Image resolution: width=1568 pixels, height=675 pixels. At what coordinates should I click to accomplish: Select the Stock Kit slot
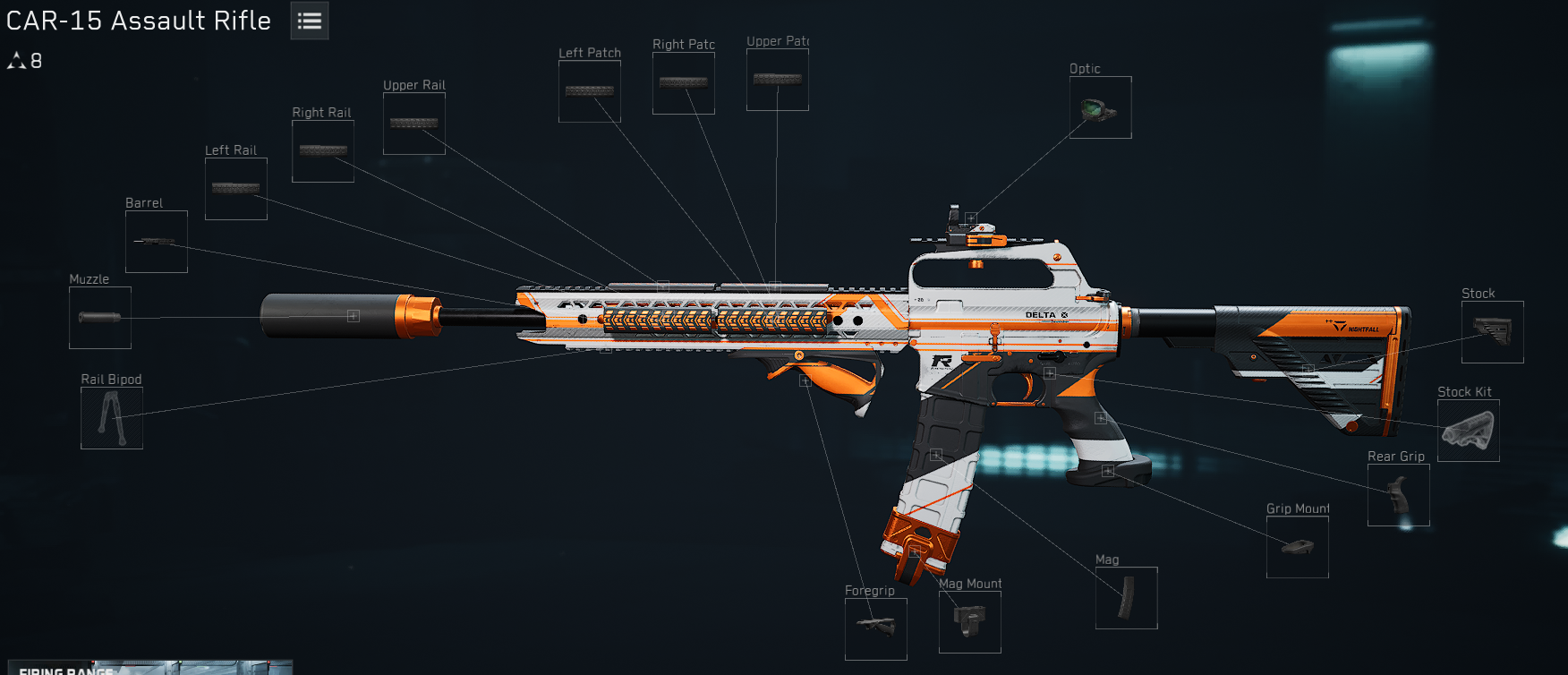coord(1468,431)
